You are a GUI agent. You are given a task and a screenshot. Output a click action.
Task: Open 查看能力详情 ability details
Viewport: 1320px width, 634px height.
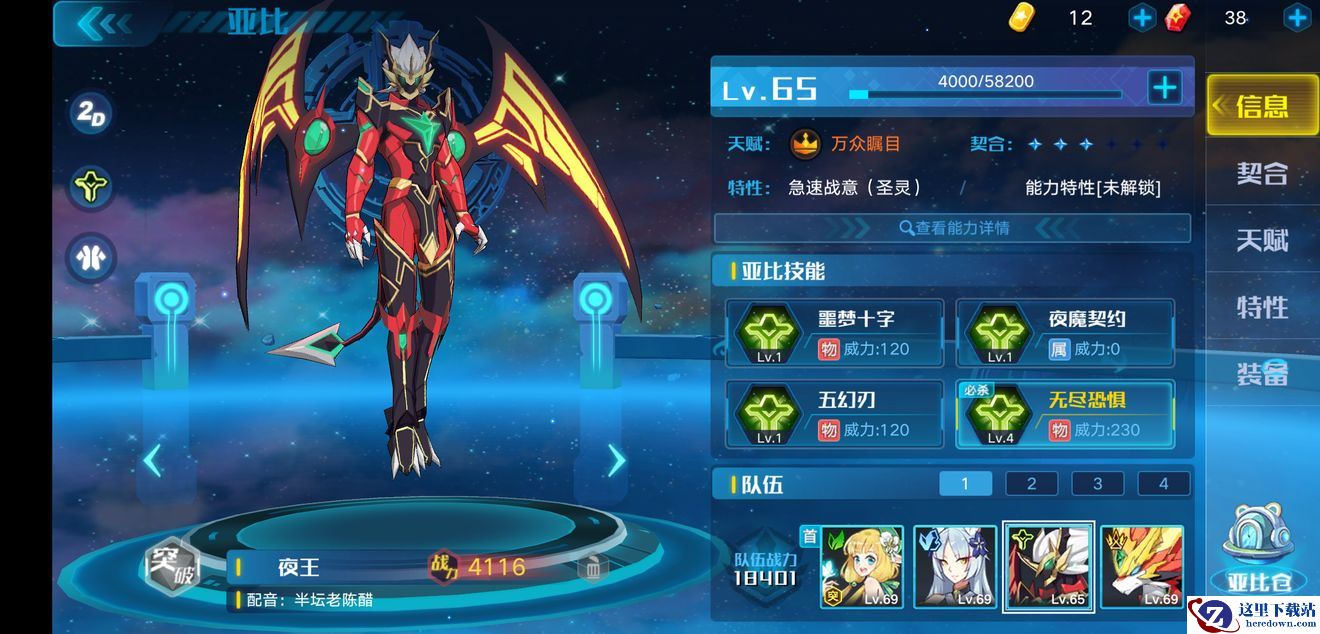click(x=952, y=228)
